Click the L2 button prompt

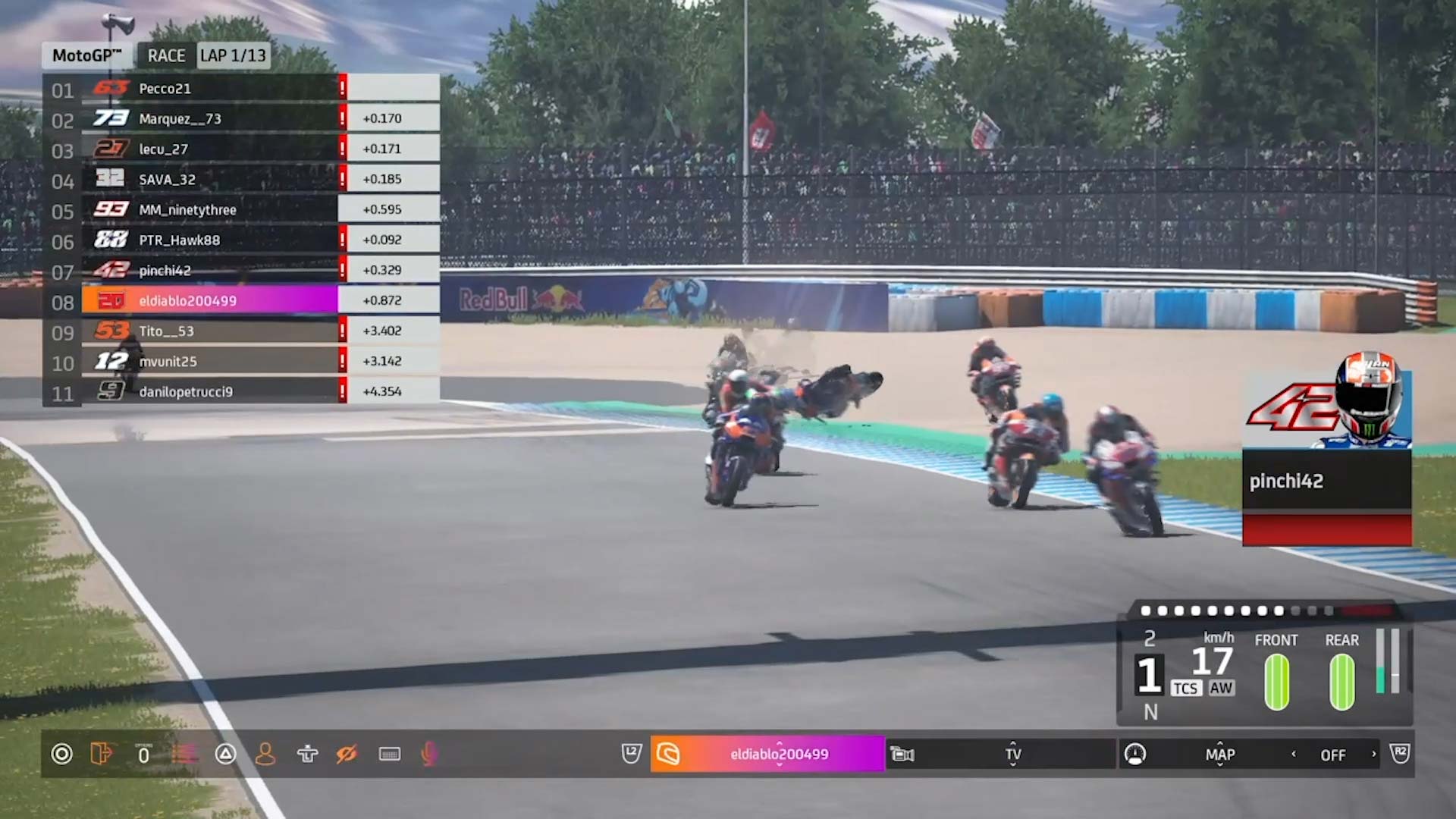630,754
